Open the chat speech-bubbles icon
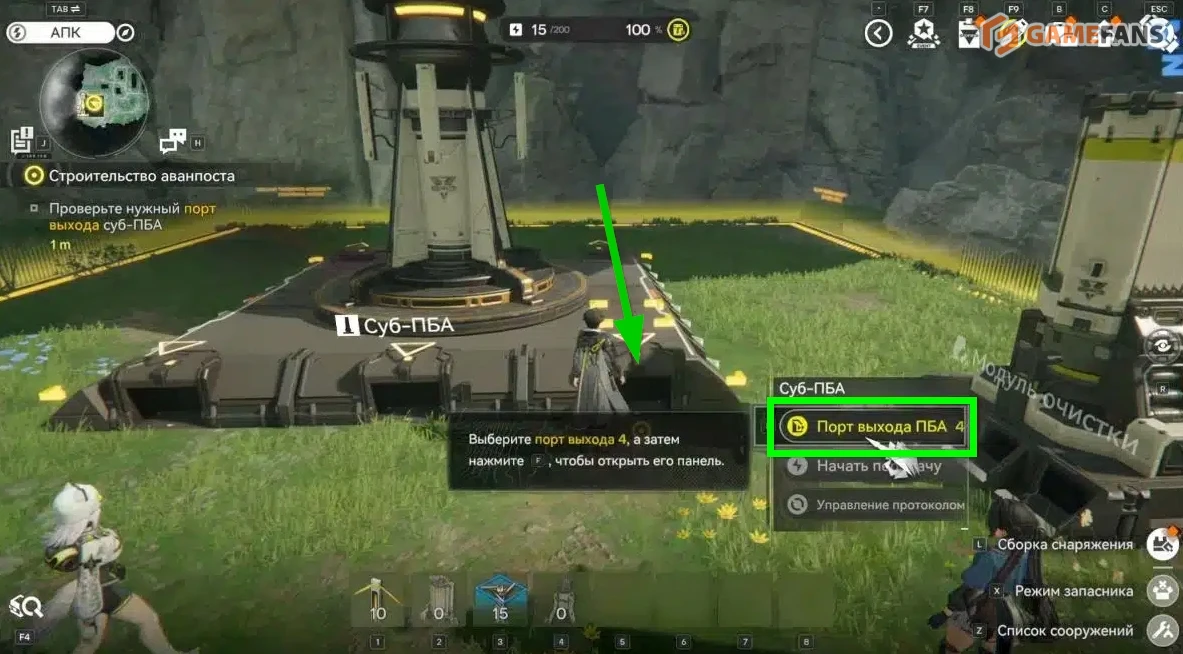Viewport: 1183px width, 654px height. (x=173, y=141)
